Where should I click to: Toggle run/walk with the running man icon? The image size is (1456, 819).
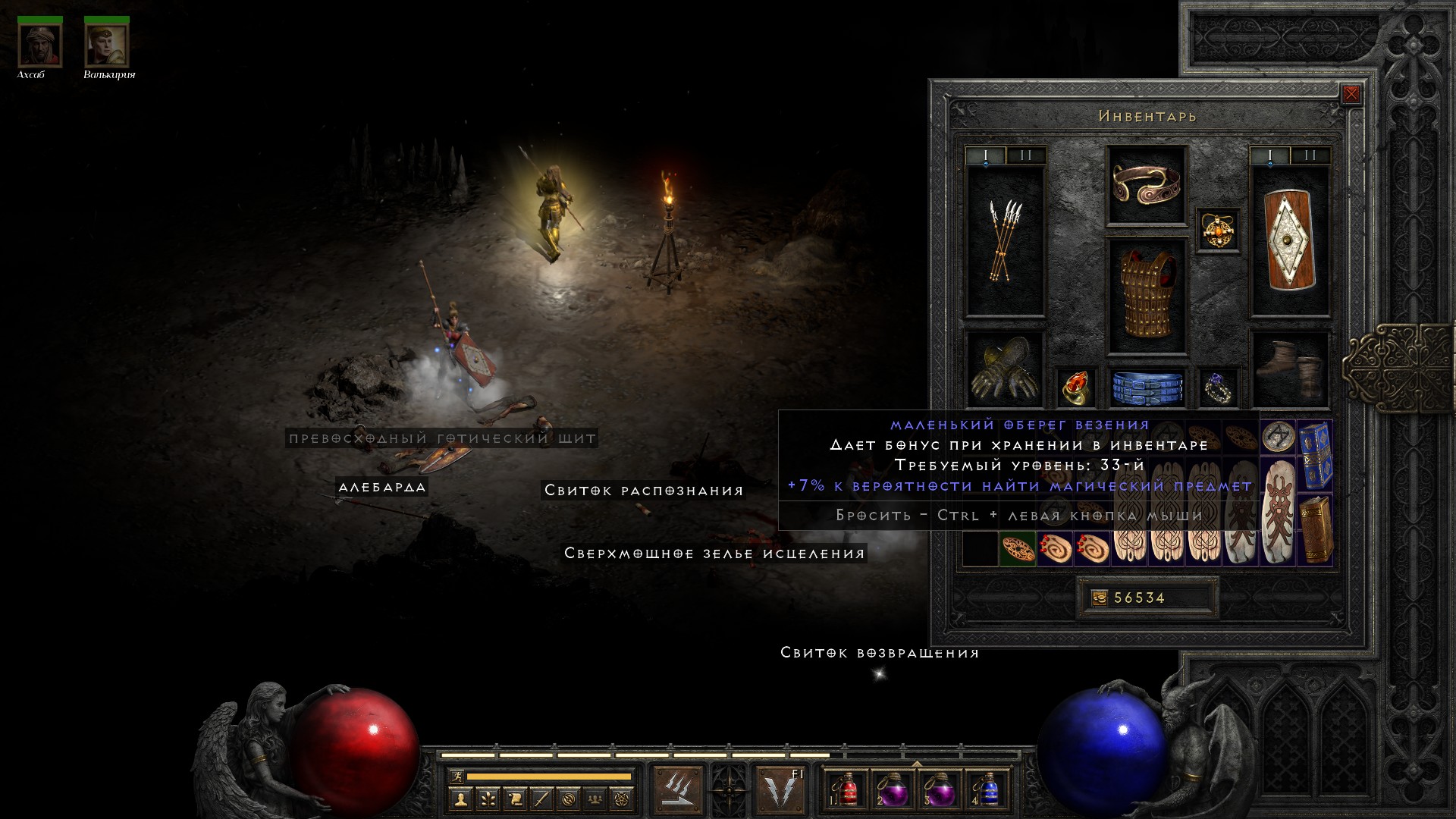click(x=457, y=776)
